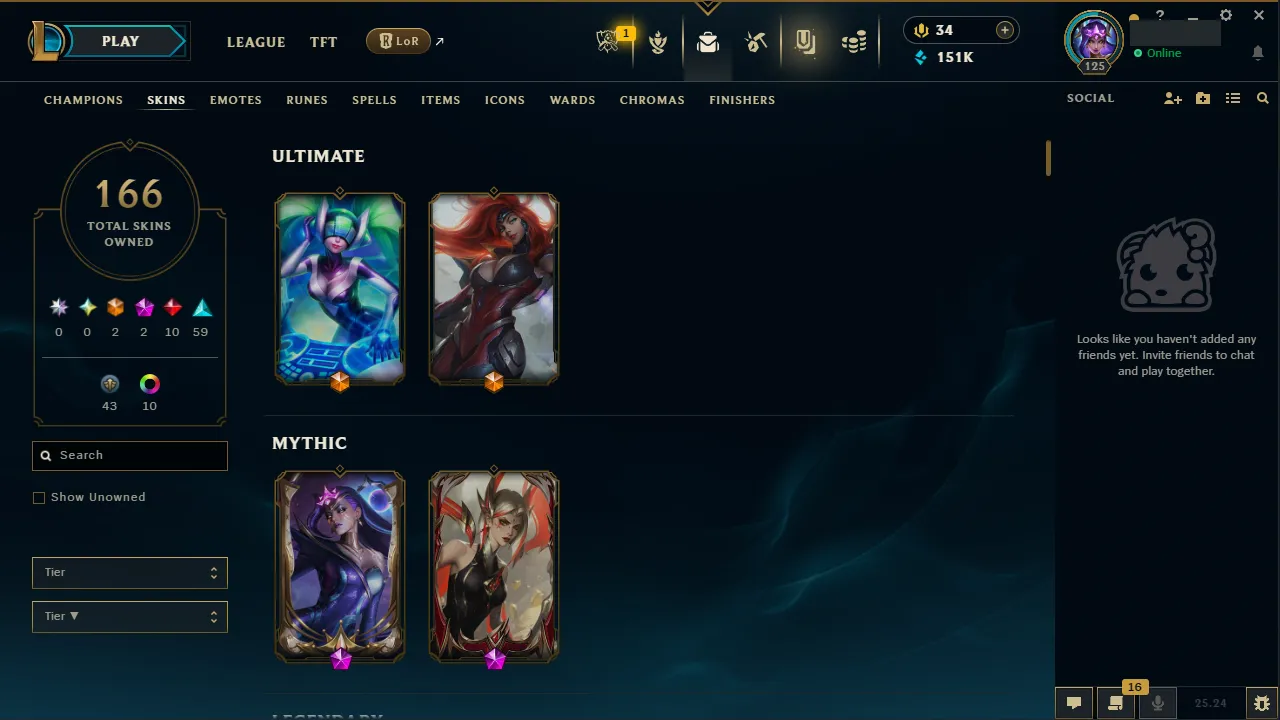
Task: Open Loot via the crafting hammer icon
Action: 756,41
